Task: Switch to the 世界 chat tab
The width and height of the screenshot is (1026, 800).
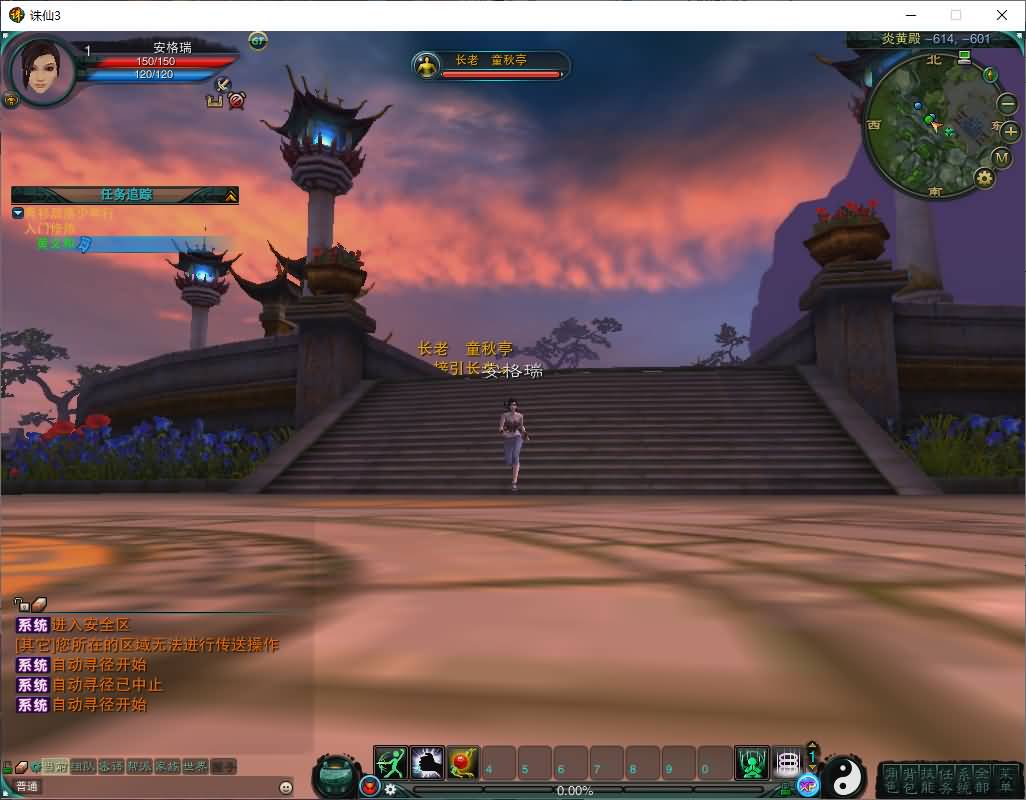Action: [195, 766]
